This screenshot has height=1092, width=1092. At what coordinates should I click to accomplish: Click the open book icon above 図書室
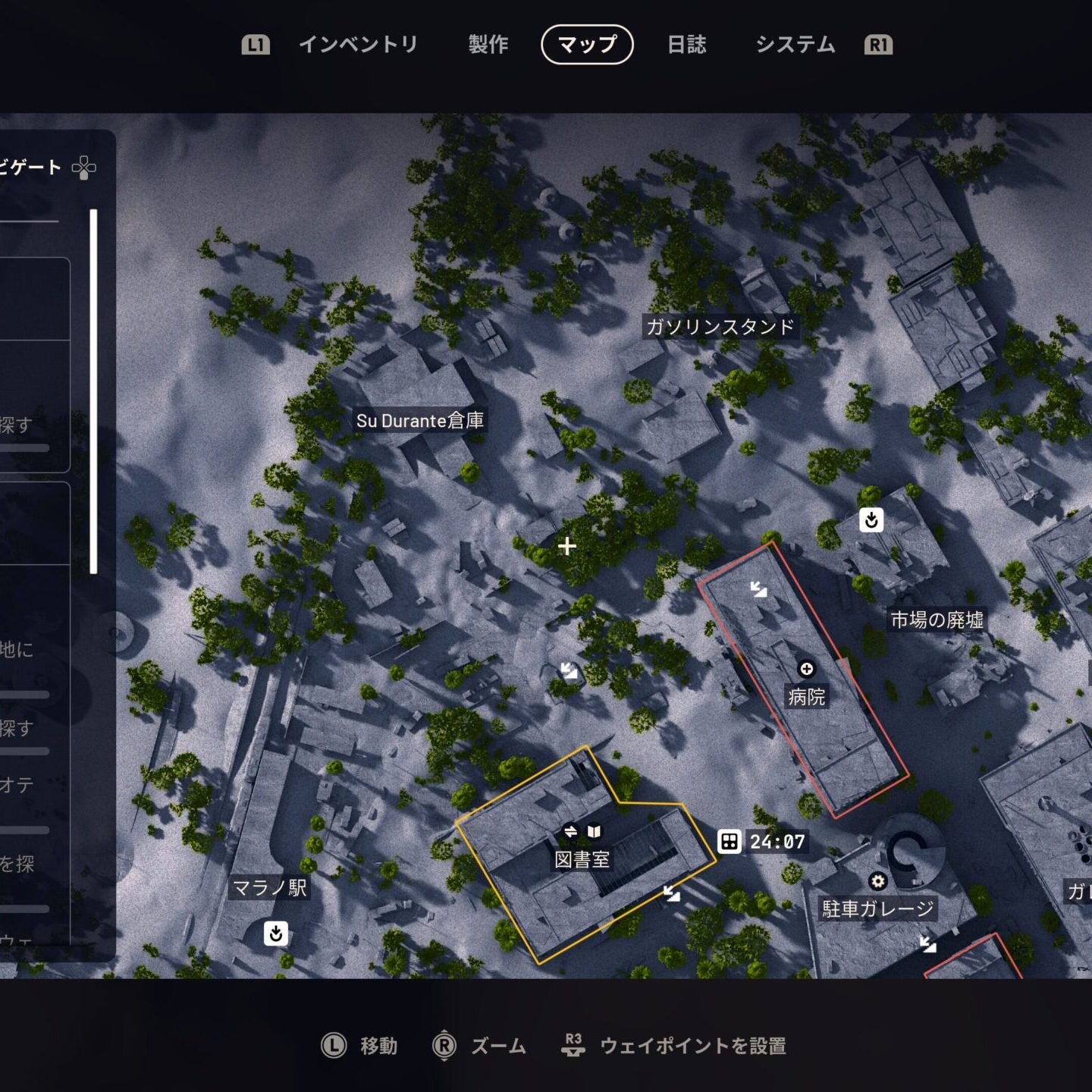coord(594,832)
